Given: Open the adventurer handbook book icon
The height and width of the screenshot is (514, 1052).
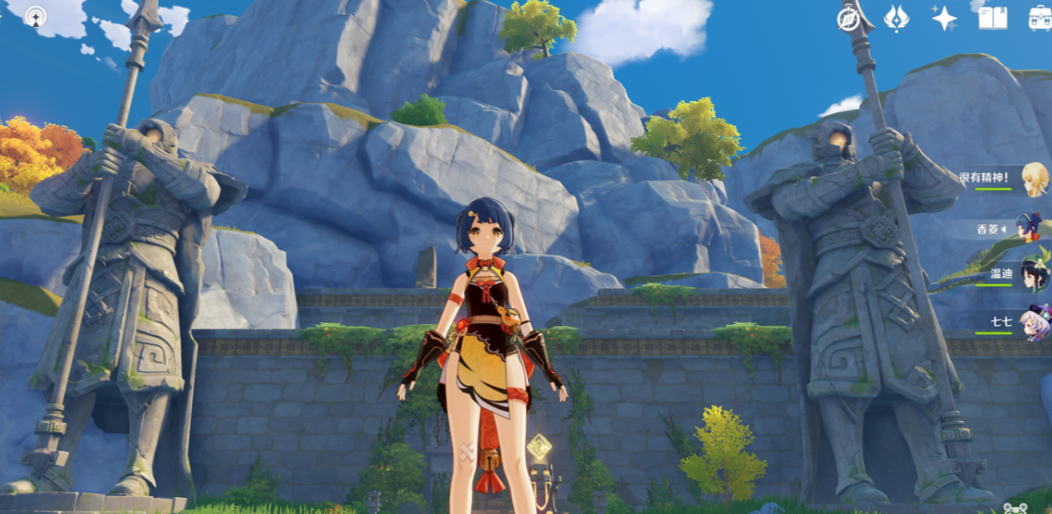Looking at the screenshot, I should (x=992, y=18).
